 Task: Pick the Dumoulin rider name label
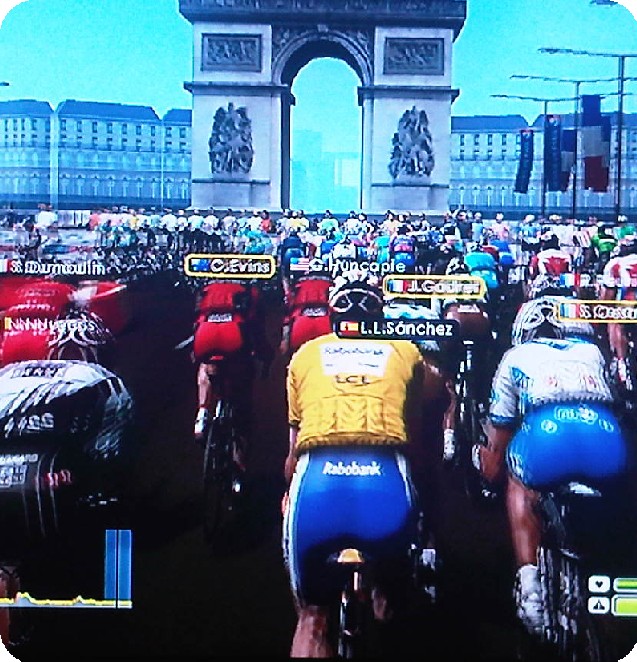tap(55, 267)
